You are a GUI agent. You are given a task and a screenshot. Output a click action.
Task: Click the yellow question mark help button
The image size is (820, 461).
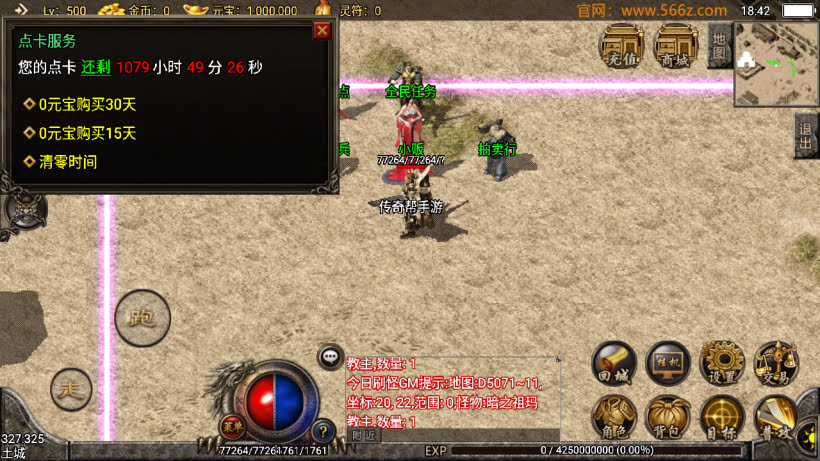click(322, 433)
